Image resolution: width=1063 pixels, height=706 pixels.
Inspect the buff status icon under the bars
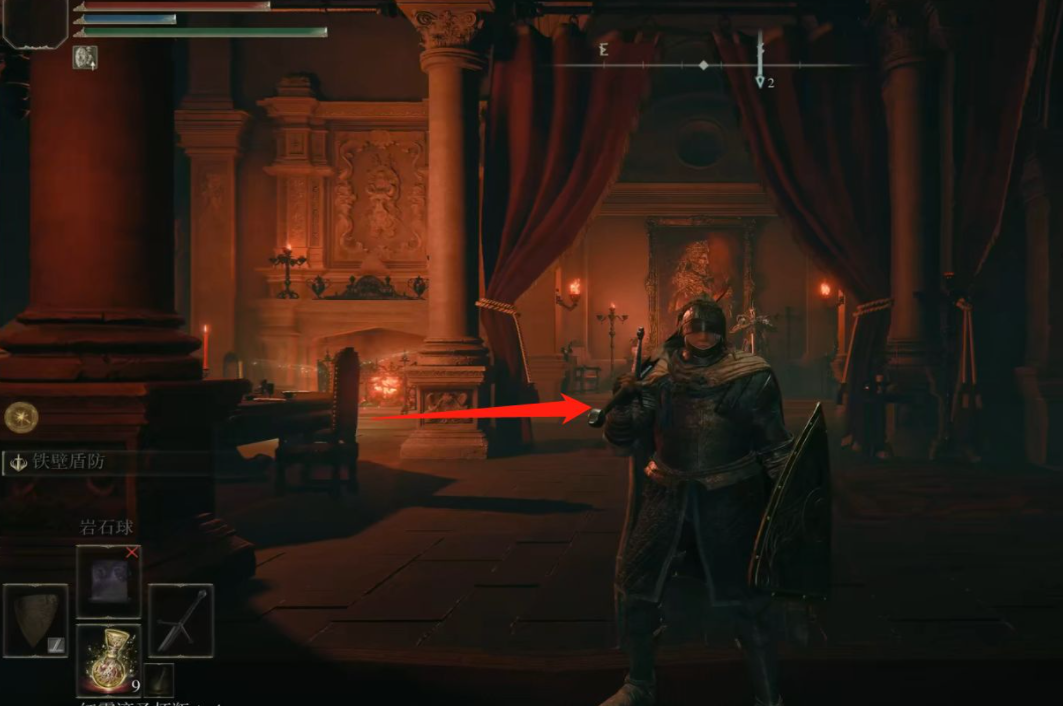(x=85, y=57)
